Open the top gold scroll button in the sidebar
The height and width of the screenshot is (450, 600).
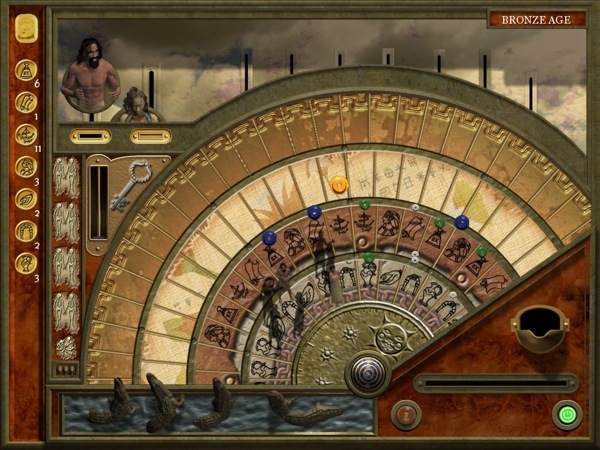(x=25, y=26)
